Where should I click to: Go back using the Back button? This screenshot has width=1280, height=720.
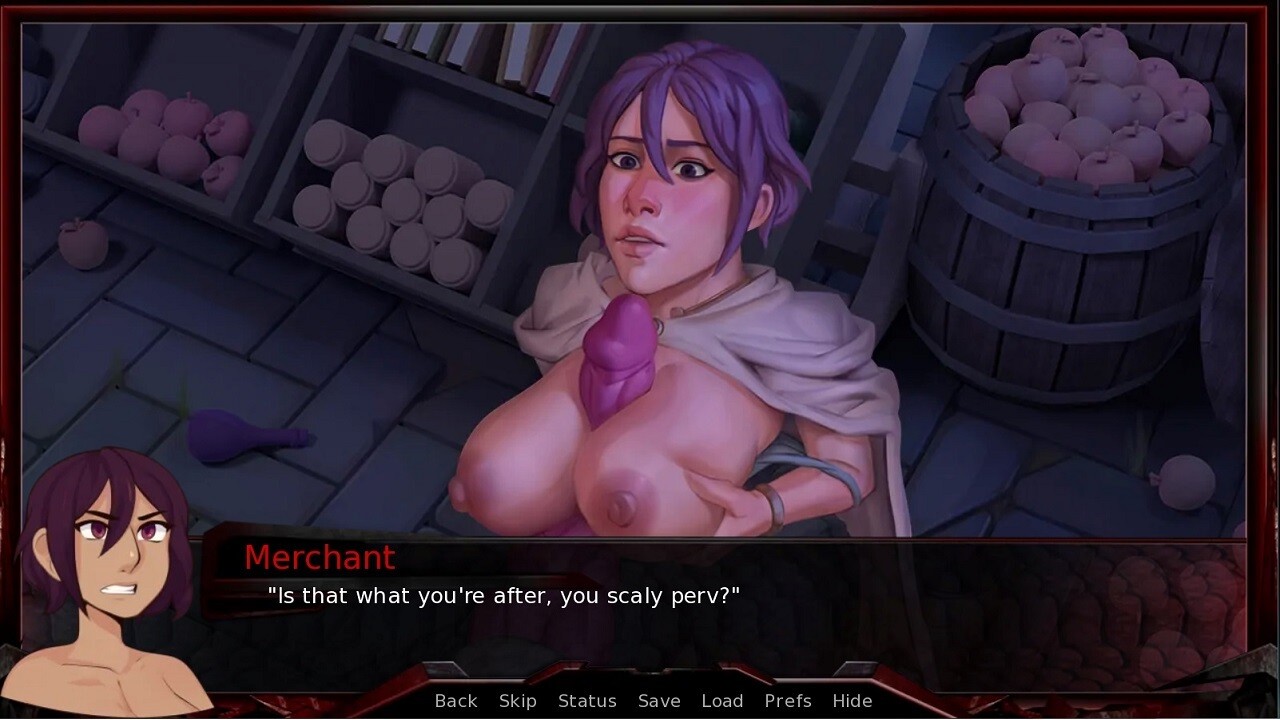pyautogui.click(x=456, y=701)
